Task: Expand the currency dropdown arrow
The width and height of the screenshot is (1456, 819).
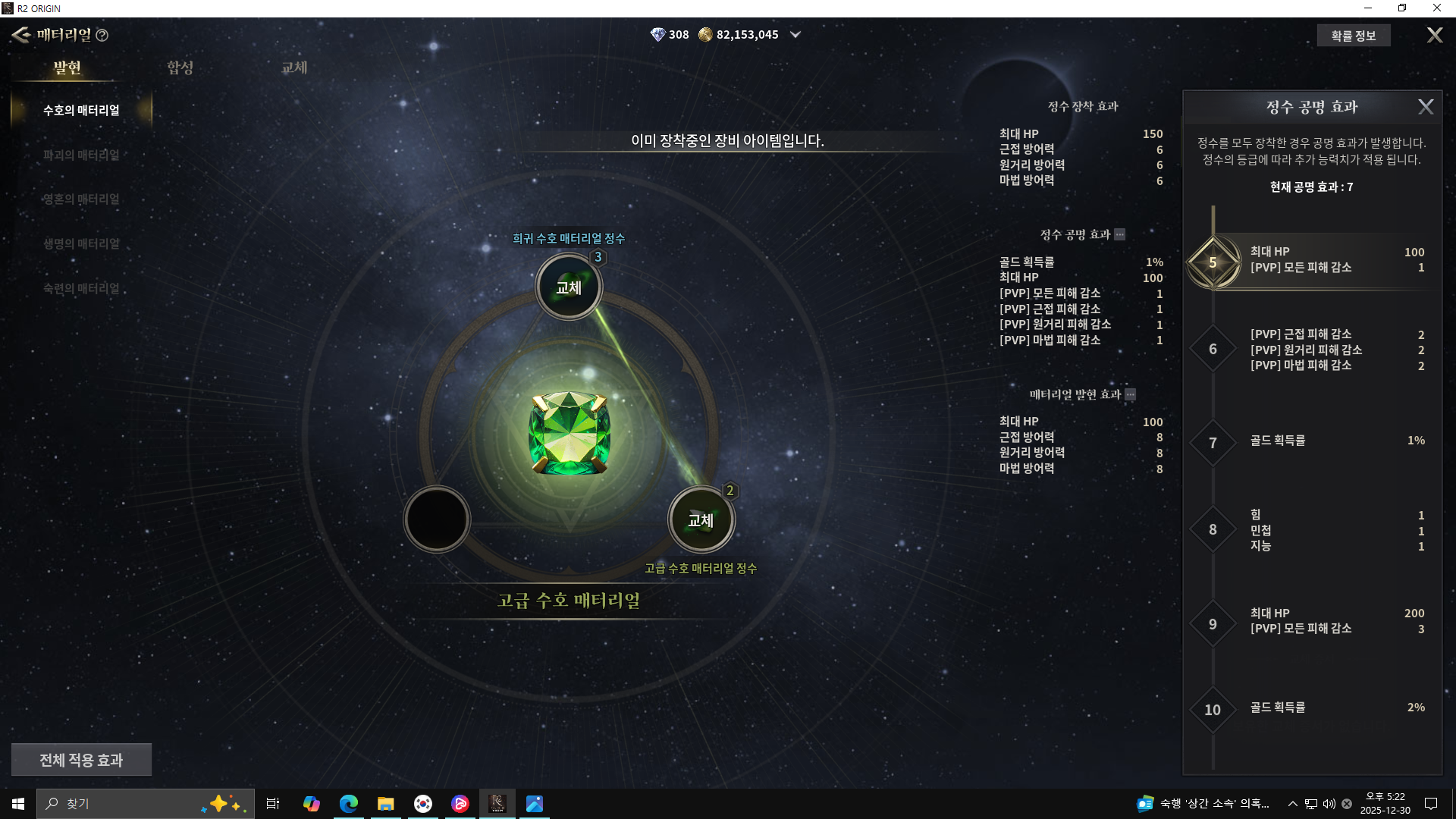Action: point(795,35)
